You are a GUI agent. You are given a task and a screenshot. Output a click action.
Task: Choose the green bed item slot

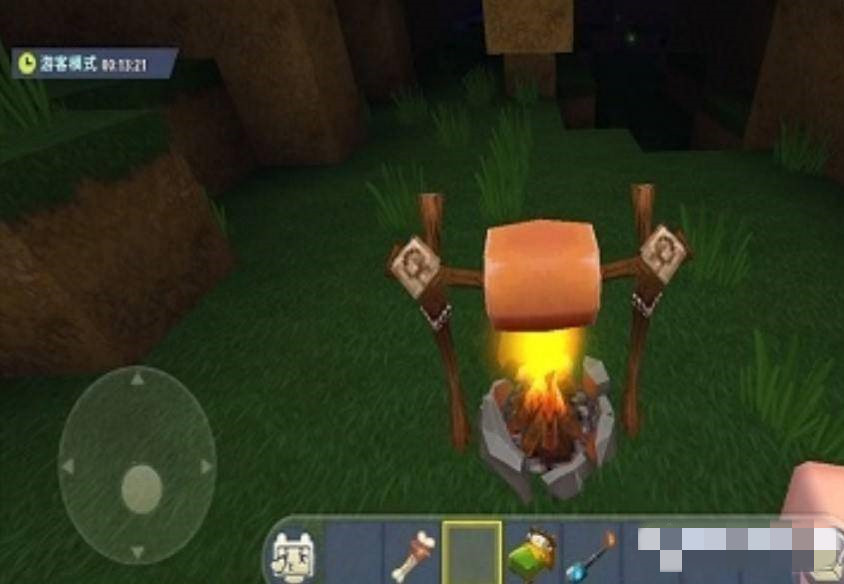531,553
